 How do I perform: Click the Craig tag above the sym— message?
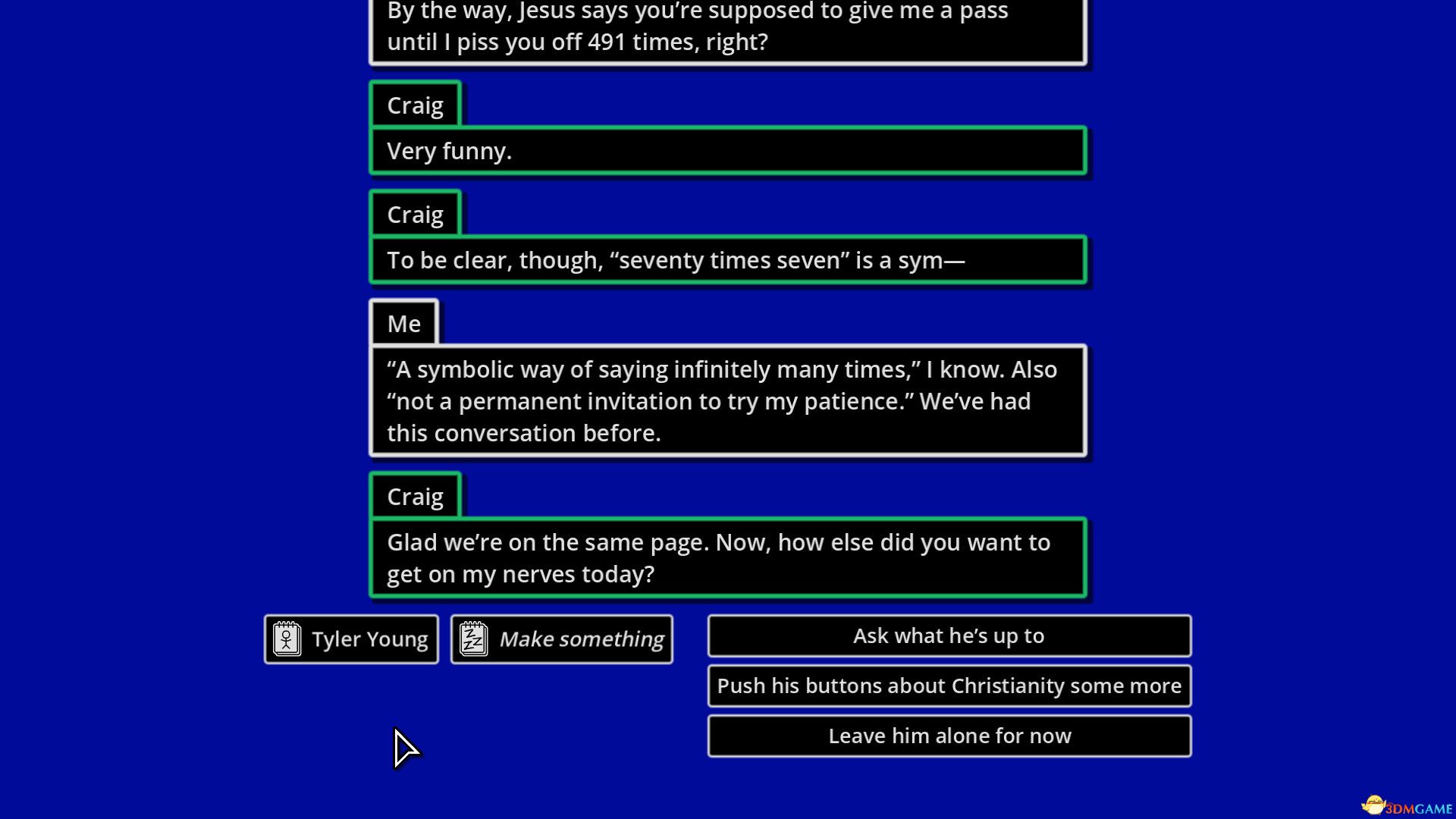(x=415, y=214)
